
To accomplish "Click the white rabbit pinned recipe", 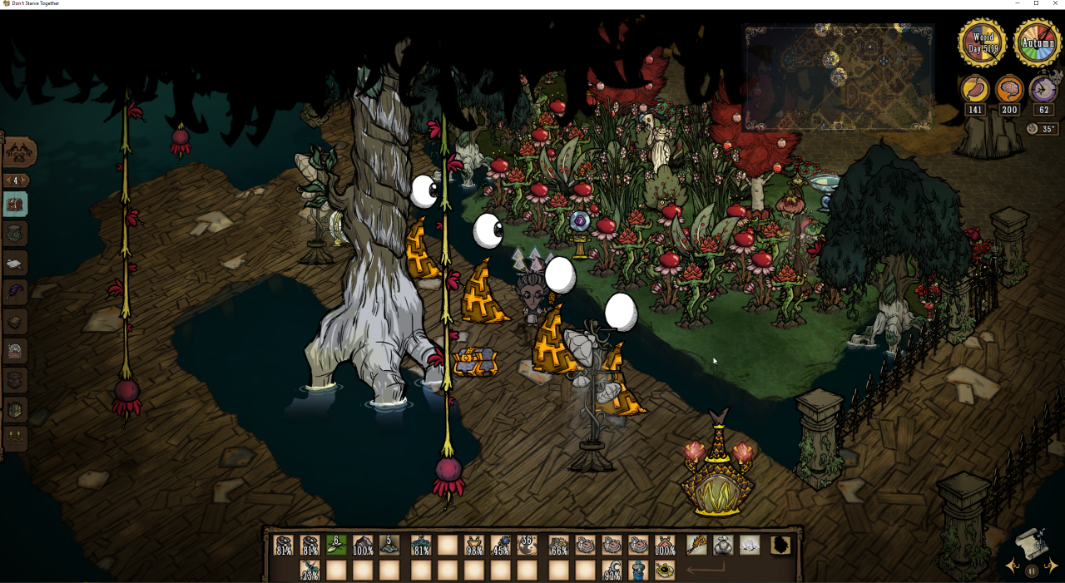I will click(16, 263).
